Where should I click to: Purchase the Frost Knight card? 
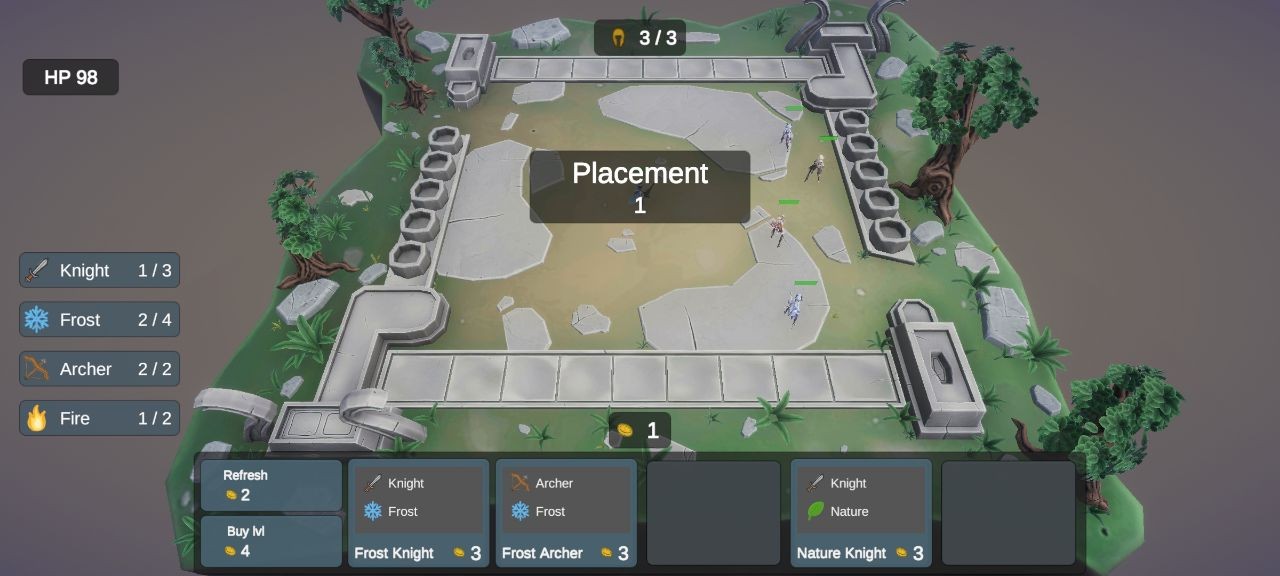418,514
